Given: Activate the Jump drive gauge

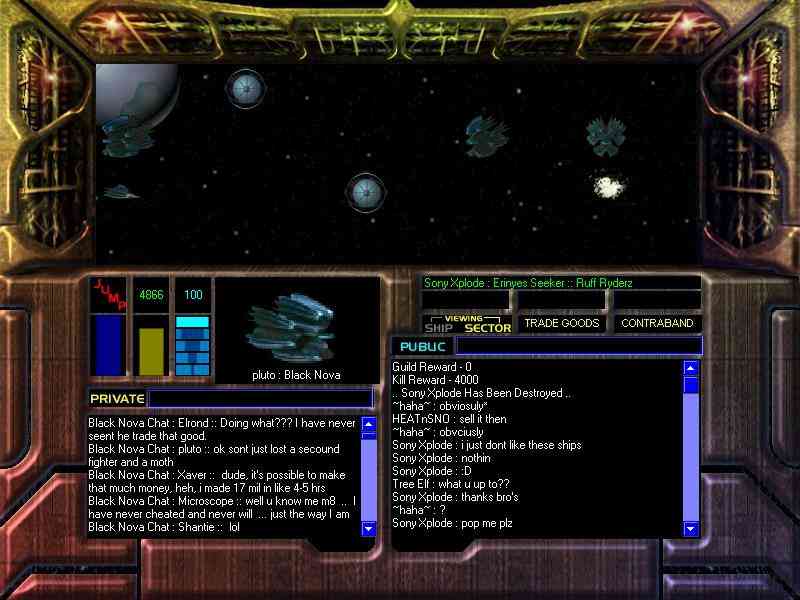Looking at the screenshot, I should coord(108,328).
